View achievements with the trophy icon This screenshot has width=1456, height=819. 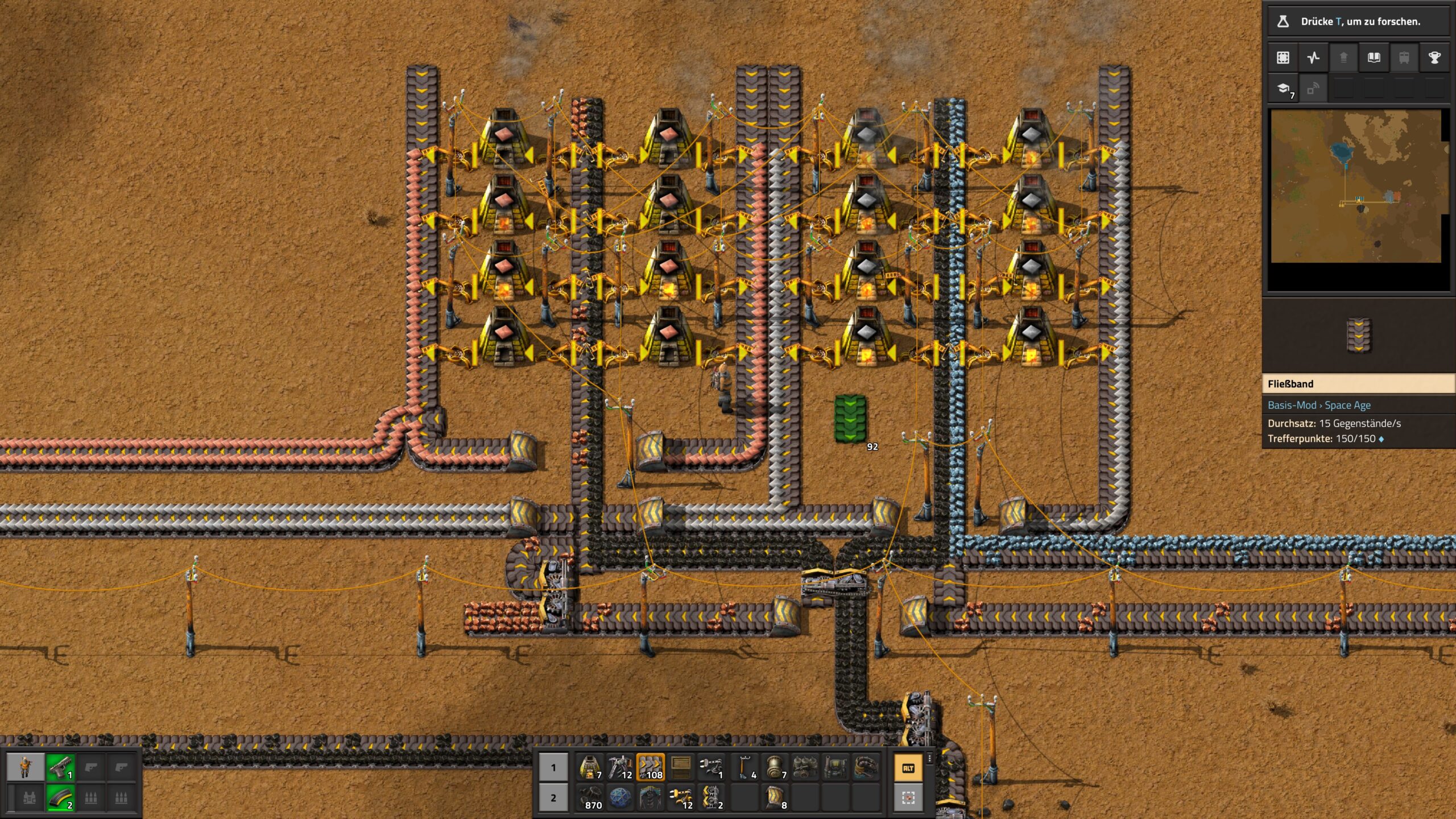point(1434,57)
